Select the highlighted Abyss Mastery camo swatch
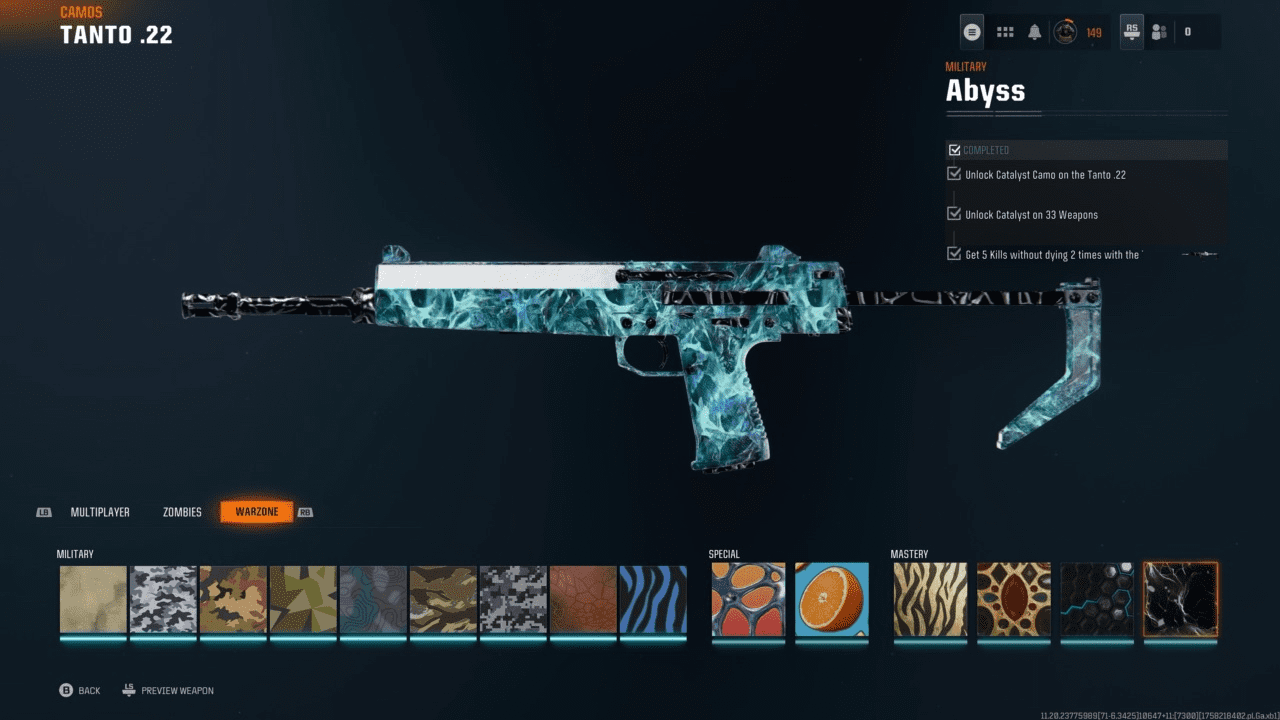Image resolution: width=1280 pixels, height=720 pixels. pos(1180,600)
